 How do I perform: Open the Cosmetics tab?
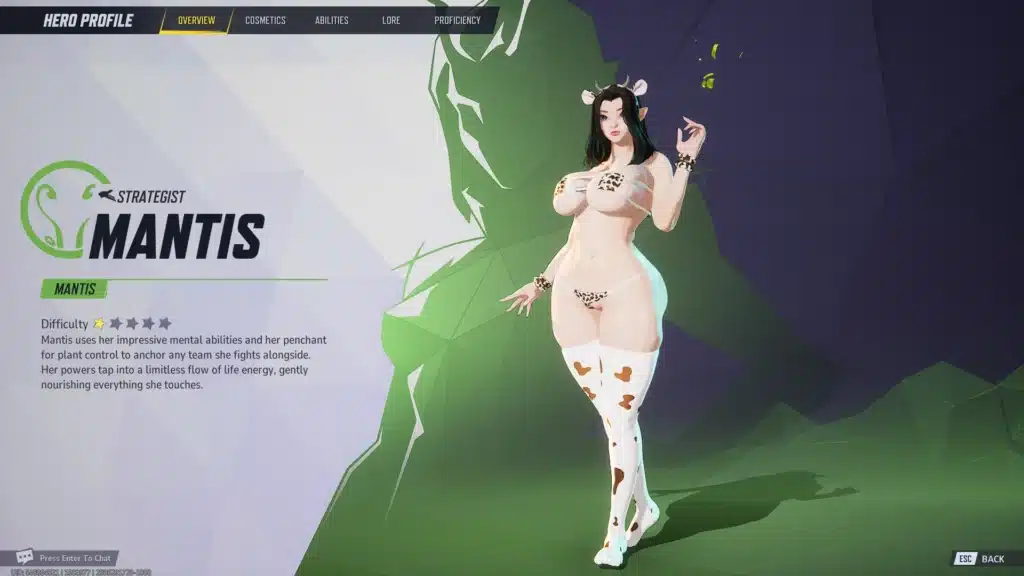click(265, 20)
